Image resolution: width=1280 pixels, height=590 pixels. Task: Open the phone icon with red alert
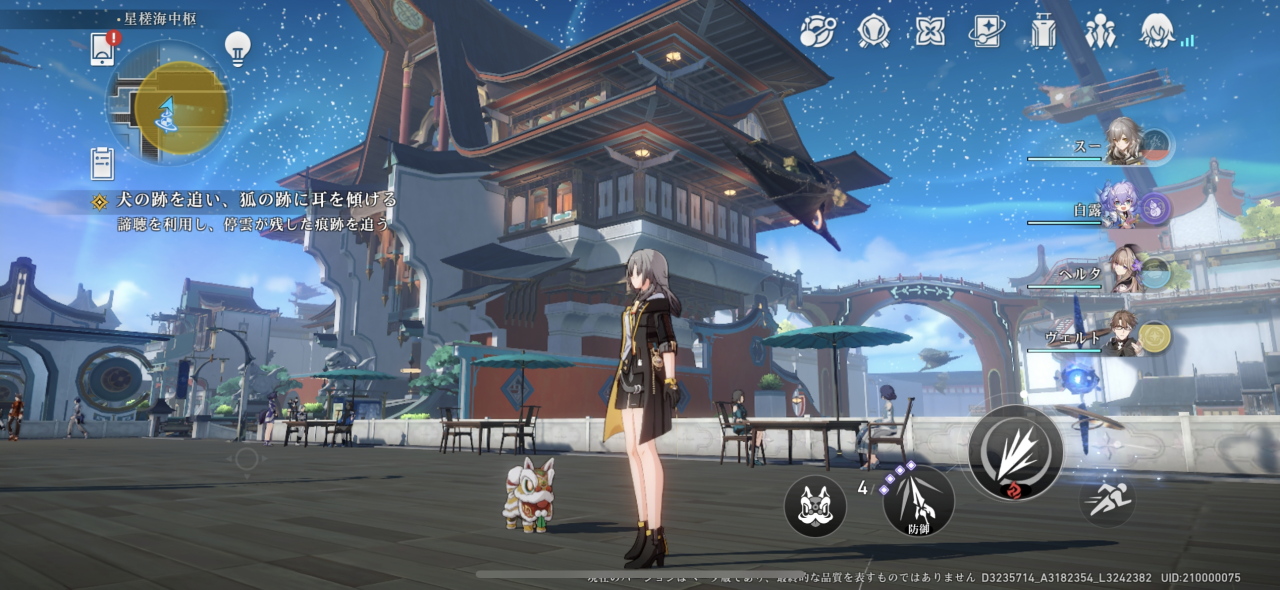tap(103, 48)
